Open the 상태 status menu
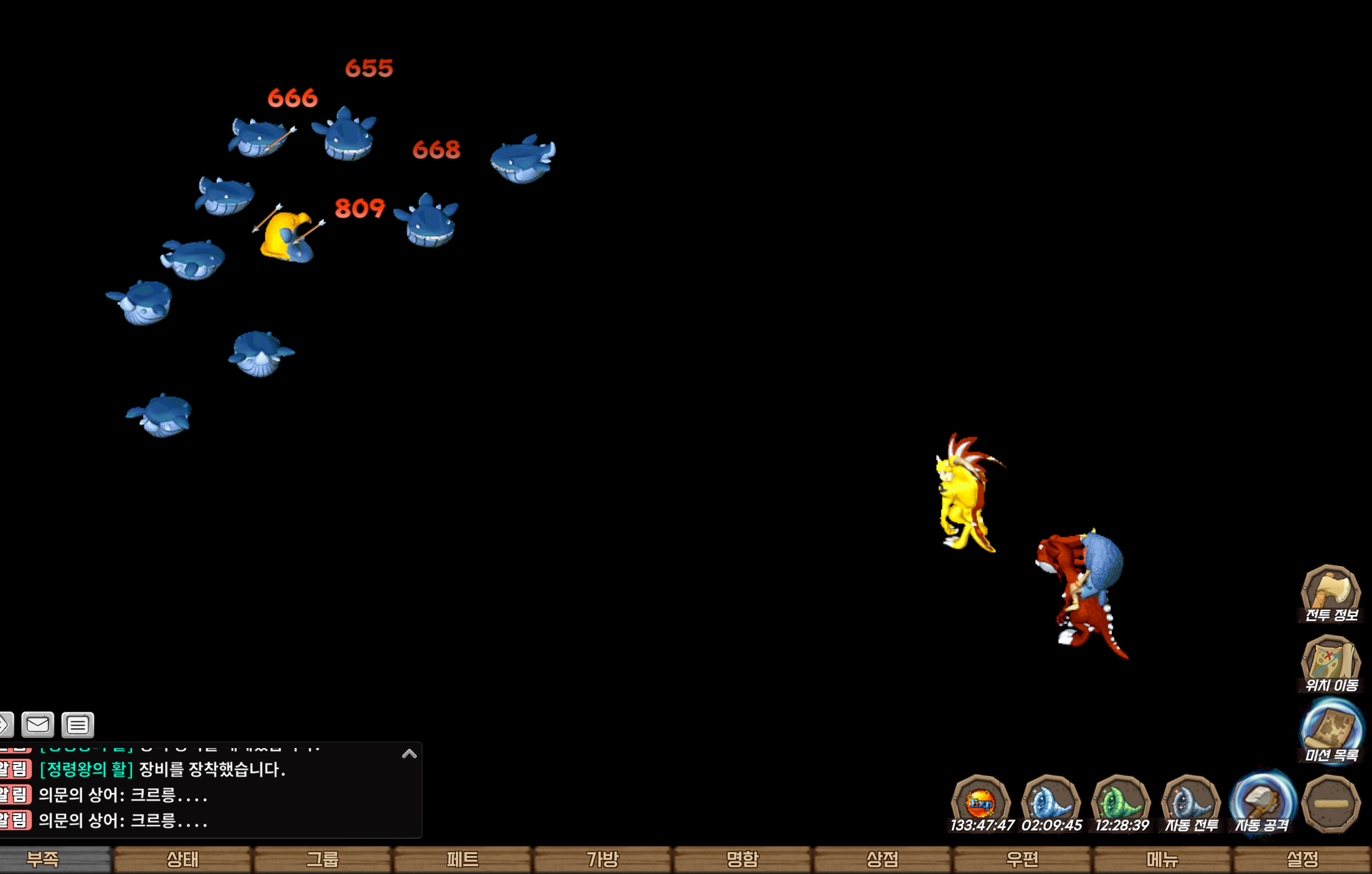The image size is (1372, 874). pyautogui.click(x=182, y=859)
